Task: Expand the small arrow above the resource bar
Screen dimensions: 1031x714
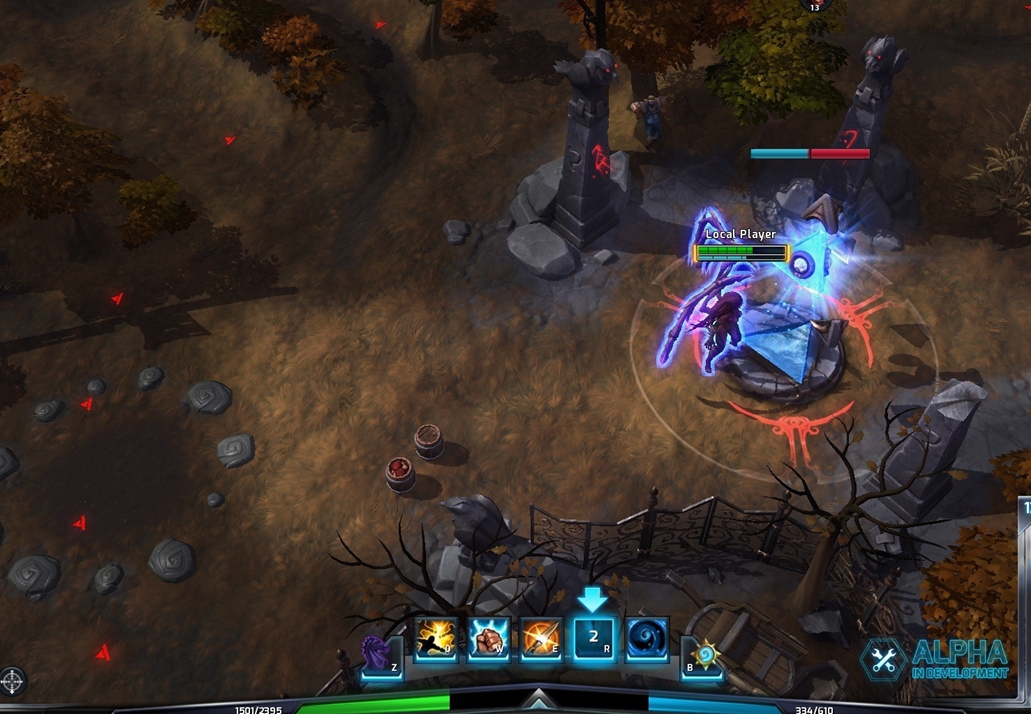Action: pyautogui.click(x=538, y=697)
